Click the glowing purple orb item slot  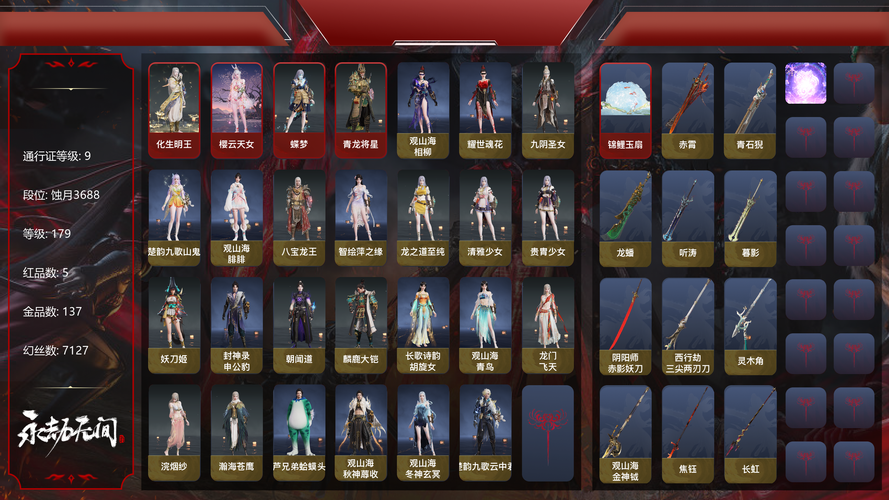(x=805, y=83)
